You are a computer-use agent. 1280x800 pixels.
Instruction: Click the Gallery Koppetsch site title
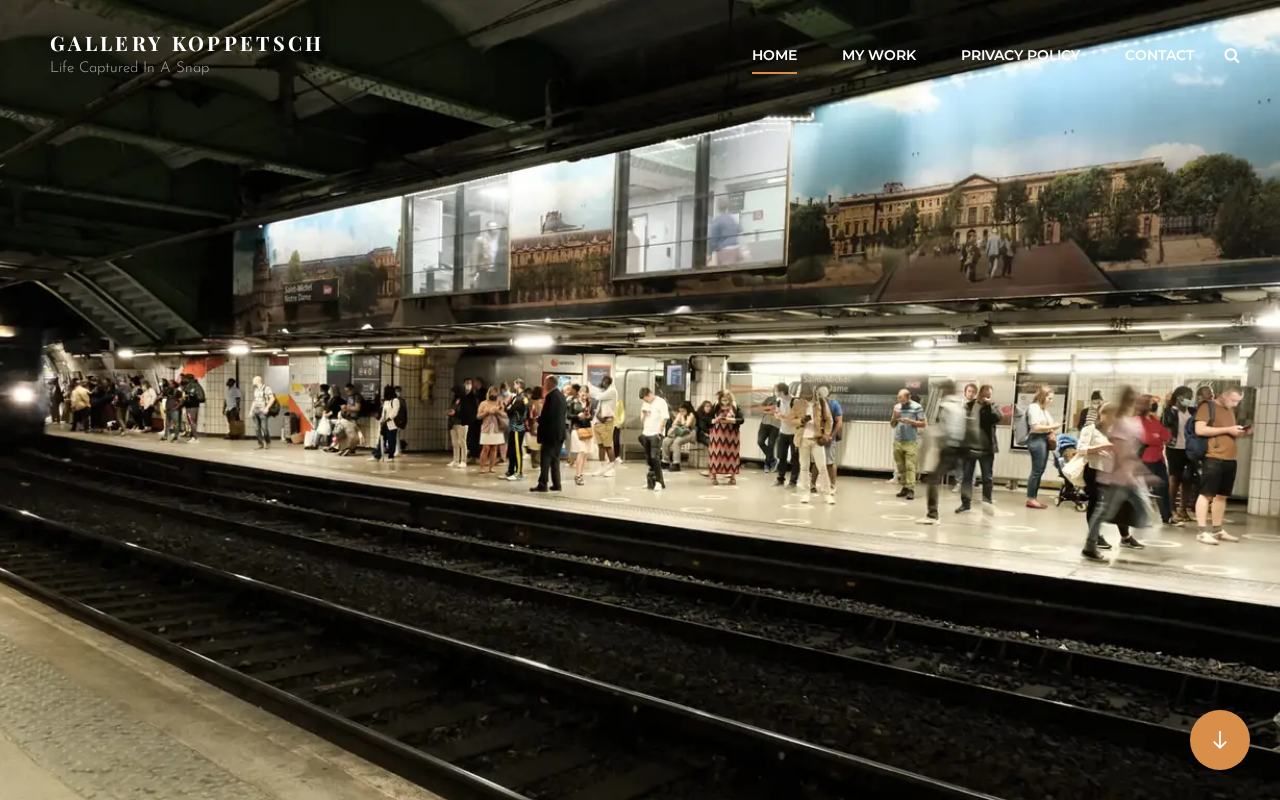point(186,44)
